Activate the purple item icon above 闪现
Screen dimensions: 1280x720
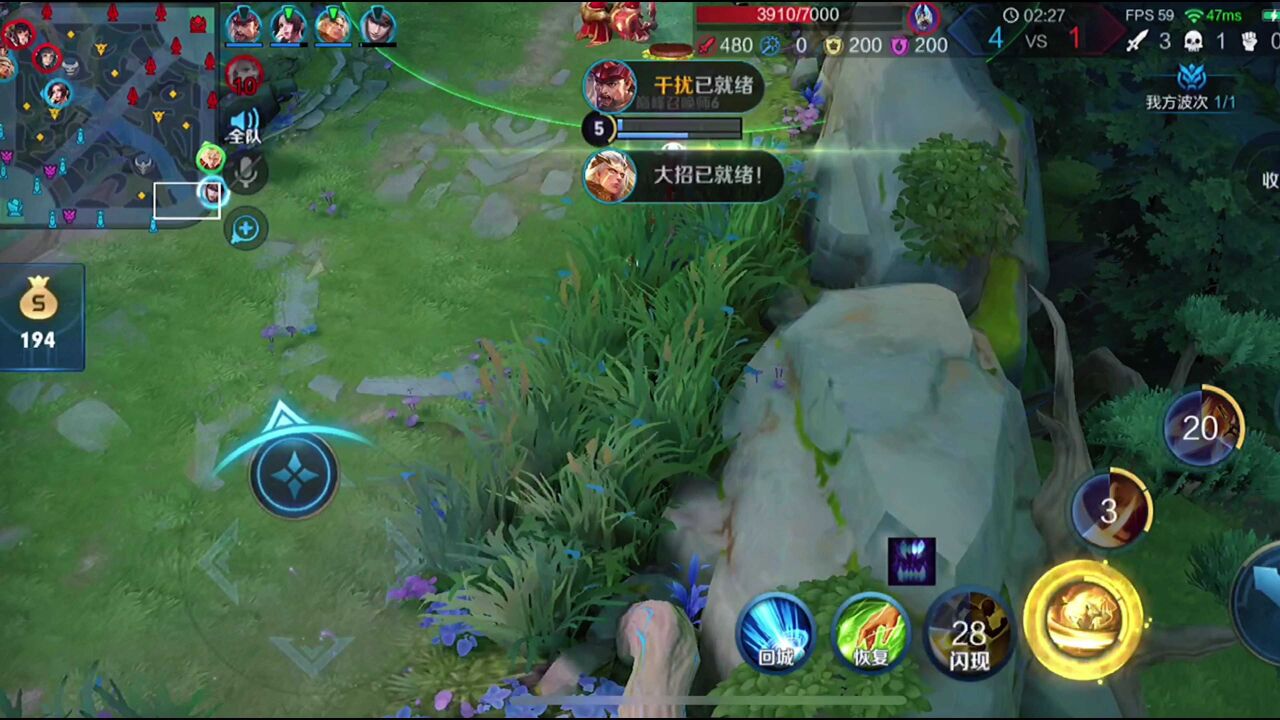pos(911,561)
